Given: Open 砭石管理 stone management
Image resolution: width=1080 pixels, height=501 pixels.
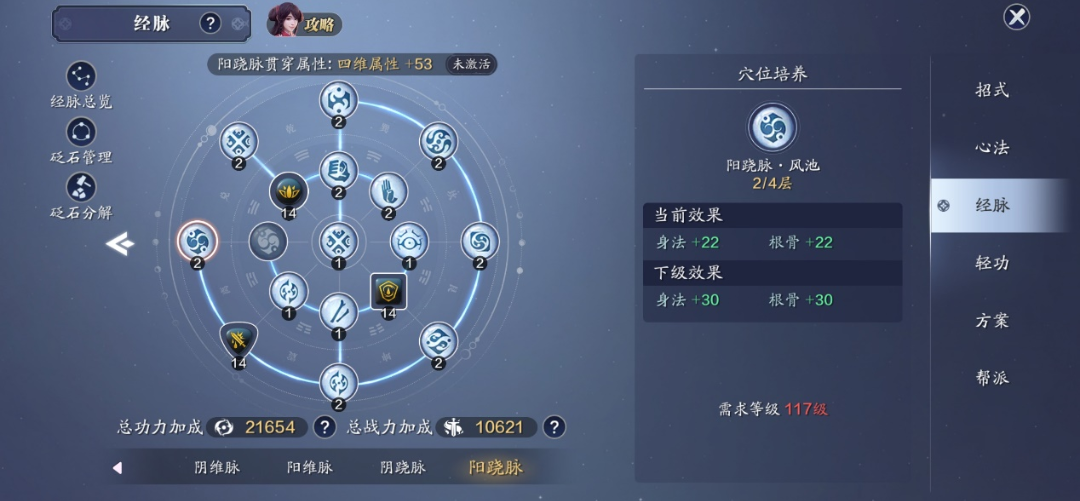Looking at the screenshot, I should point(81,139).
